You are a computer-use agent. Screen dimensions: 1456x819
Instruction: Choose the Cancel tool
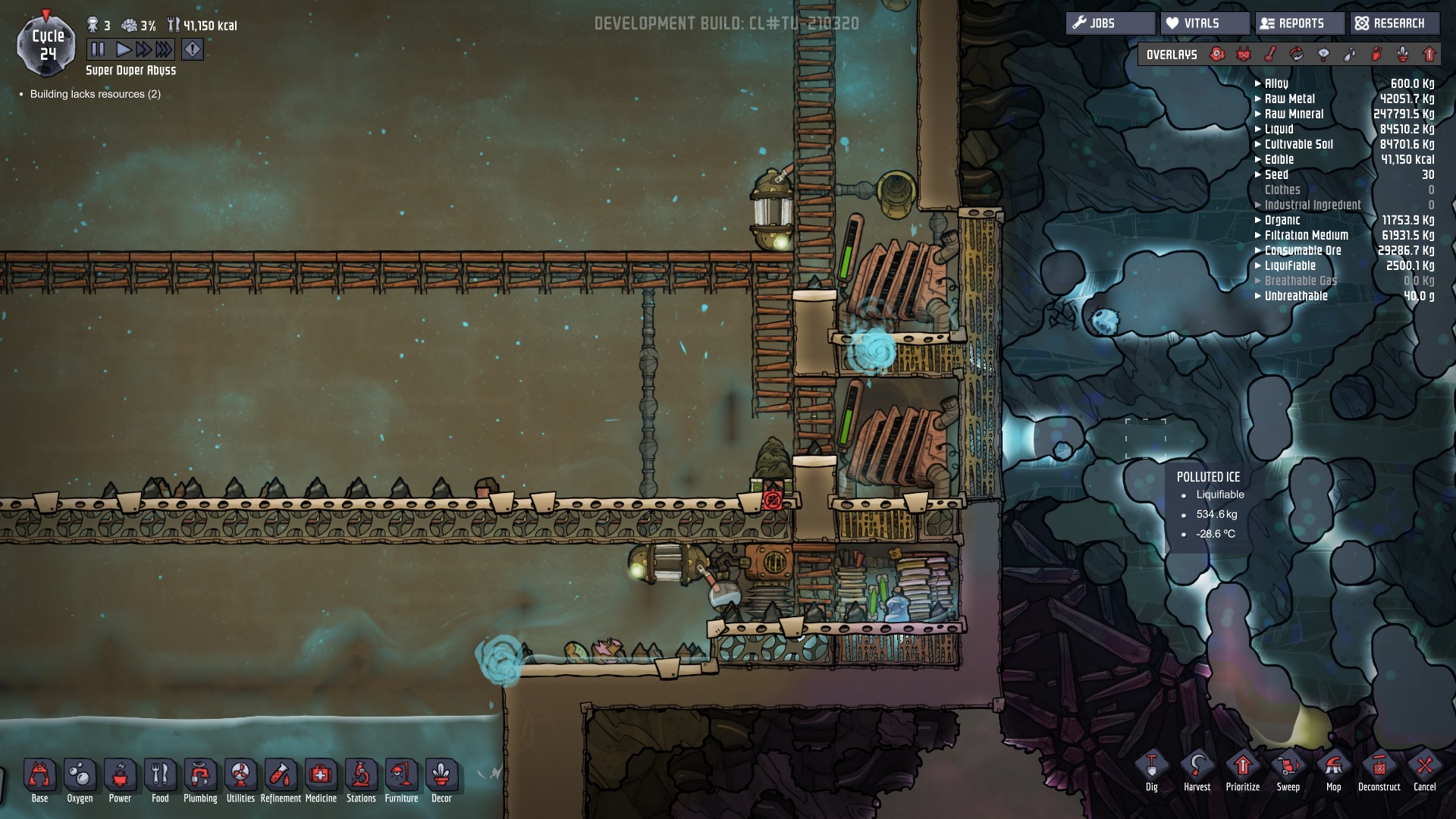coord(1424,771)
